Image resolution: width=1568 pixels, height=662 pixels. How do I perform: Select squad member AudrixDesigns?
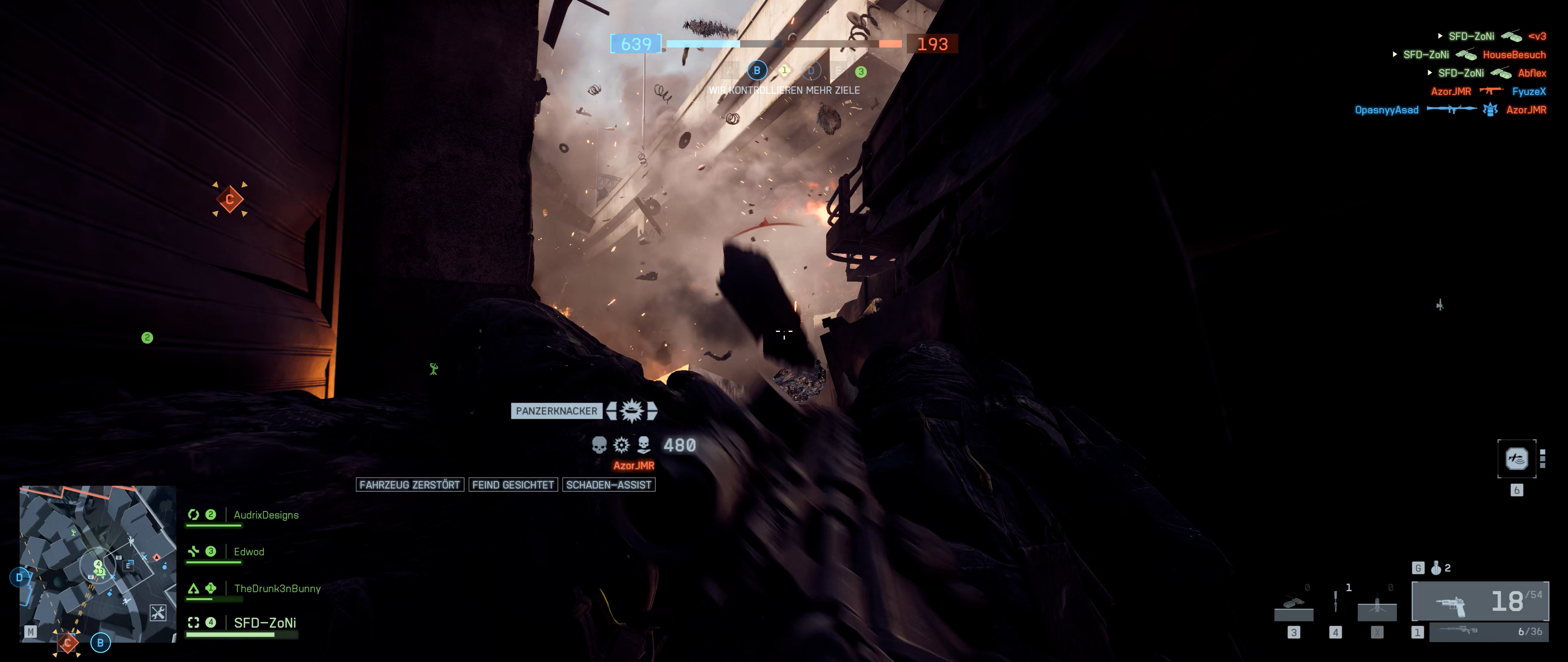[266, 515]
